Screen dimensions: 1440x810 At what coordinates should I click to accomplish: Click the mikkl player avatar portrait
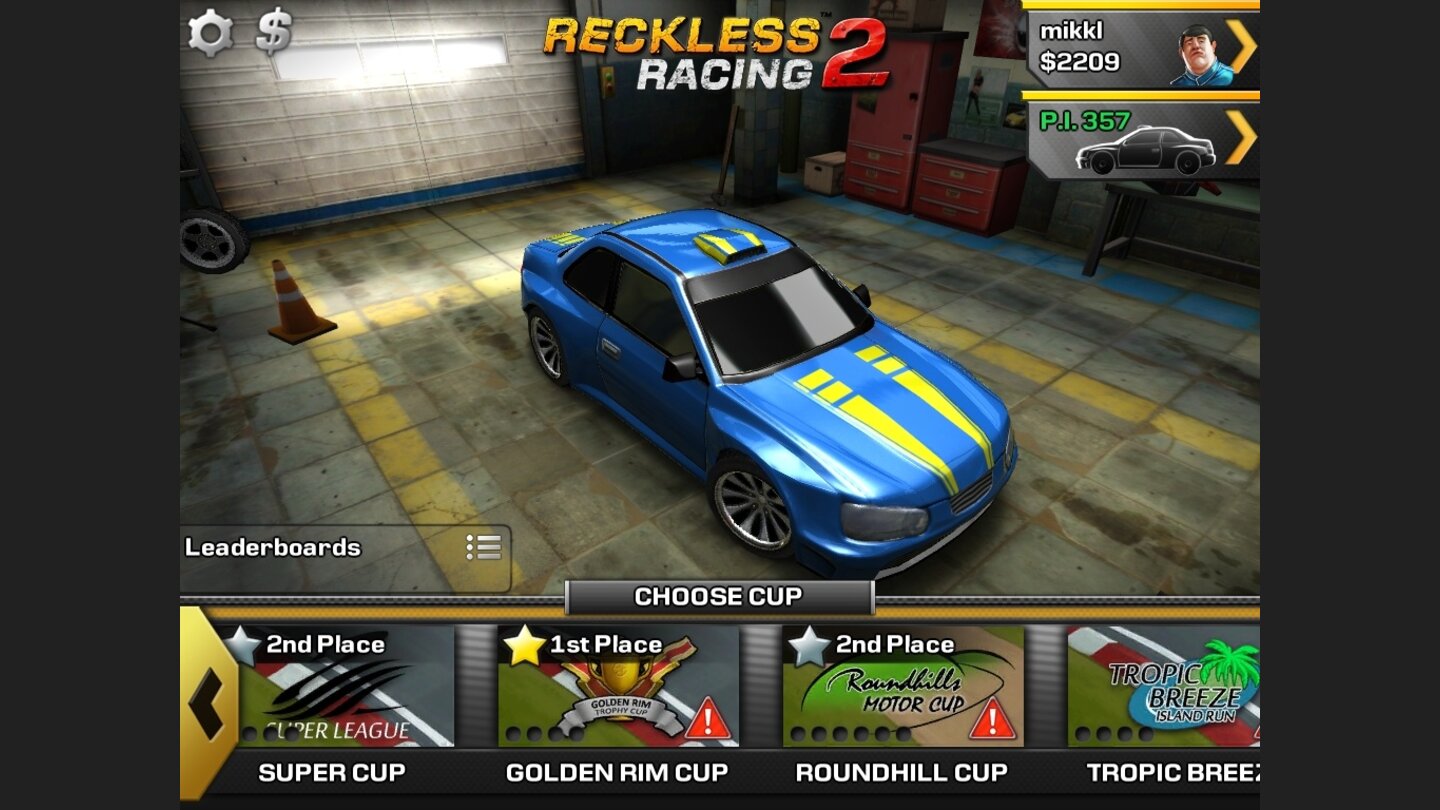tap(1198, 55)
